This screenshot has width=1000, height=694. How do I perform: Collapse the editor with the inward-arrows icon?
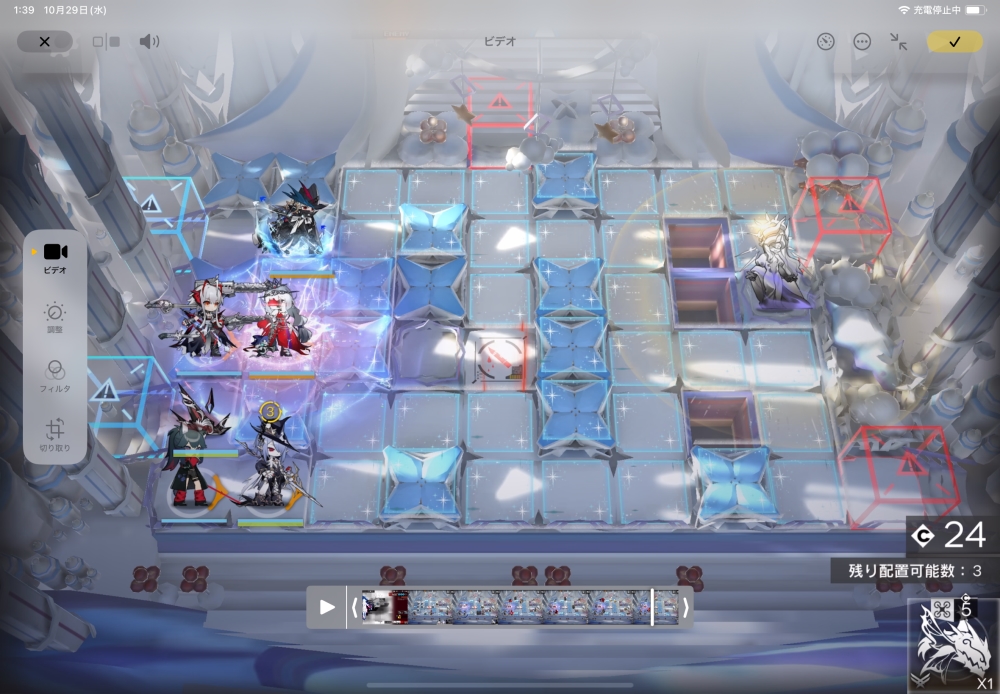click(899, 42)
